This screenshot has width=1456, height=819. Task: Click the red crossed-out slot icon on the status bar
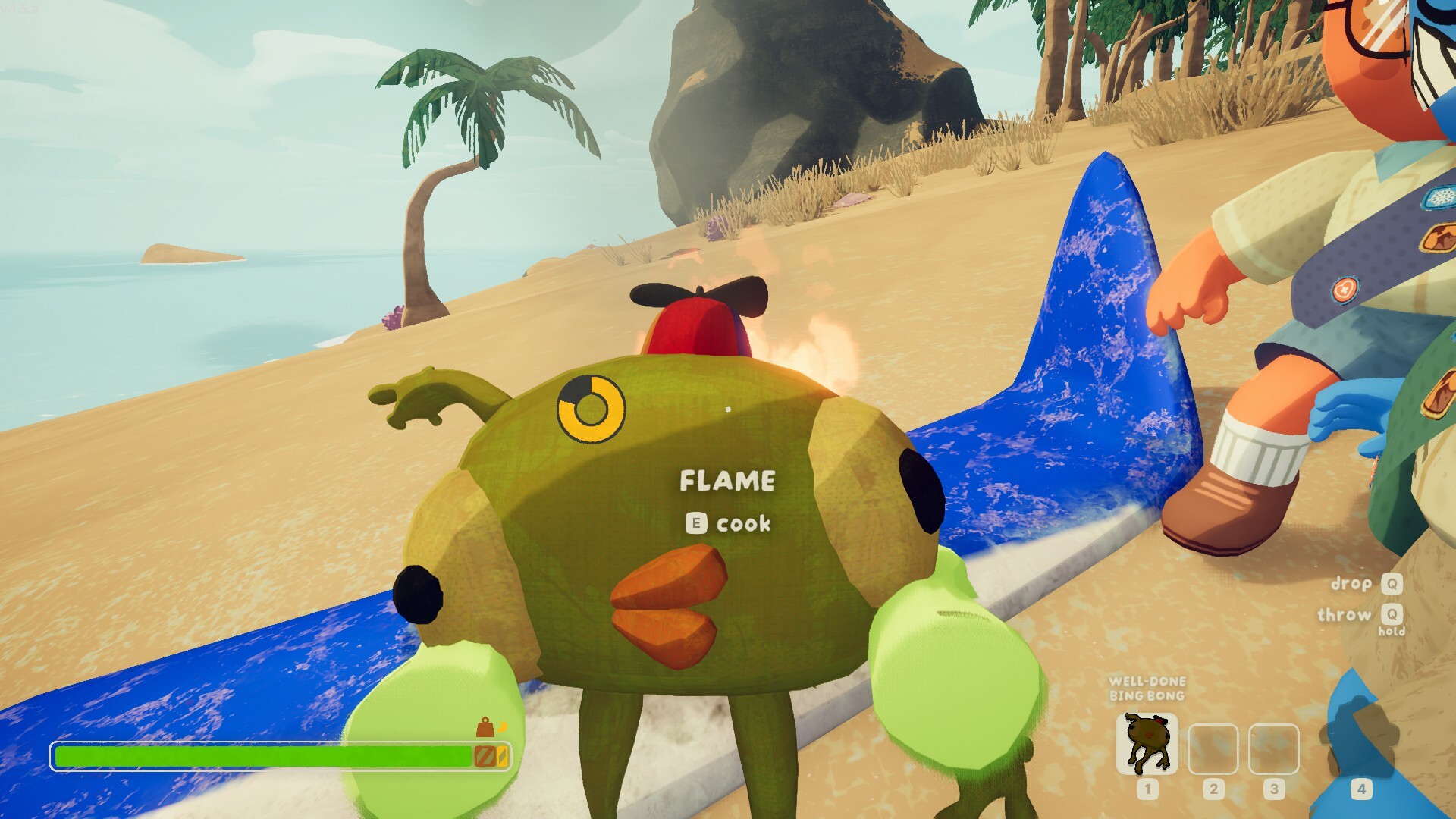click(x=485, y=756)
